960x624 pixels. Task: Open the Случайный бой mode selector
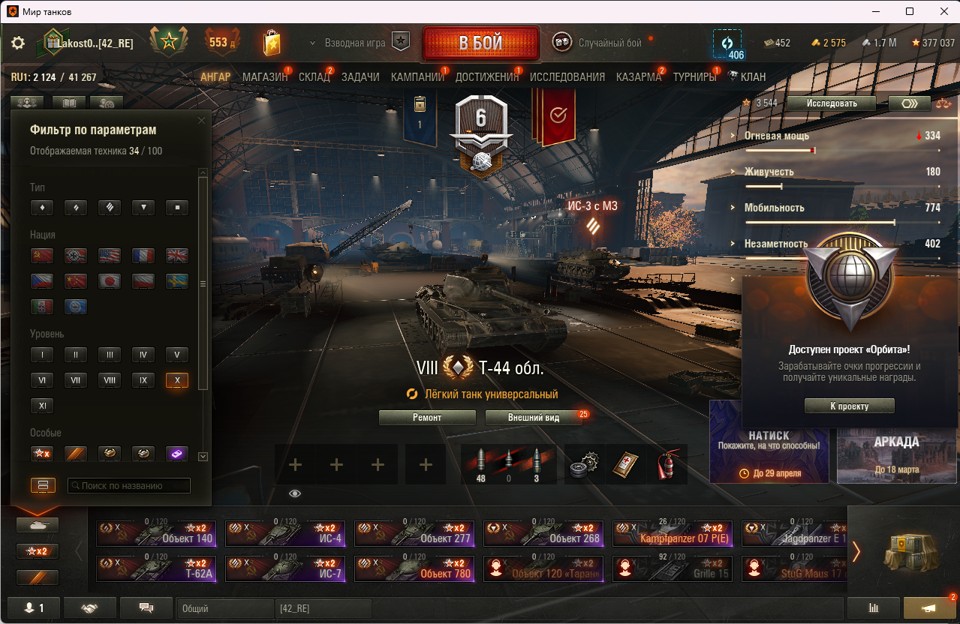(610, 43)
